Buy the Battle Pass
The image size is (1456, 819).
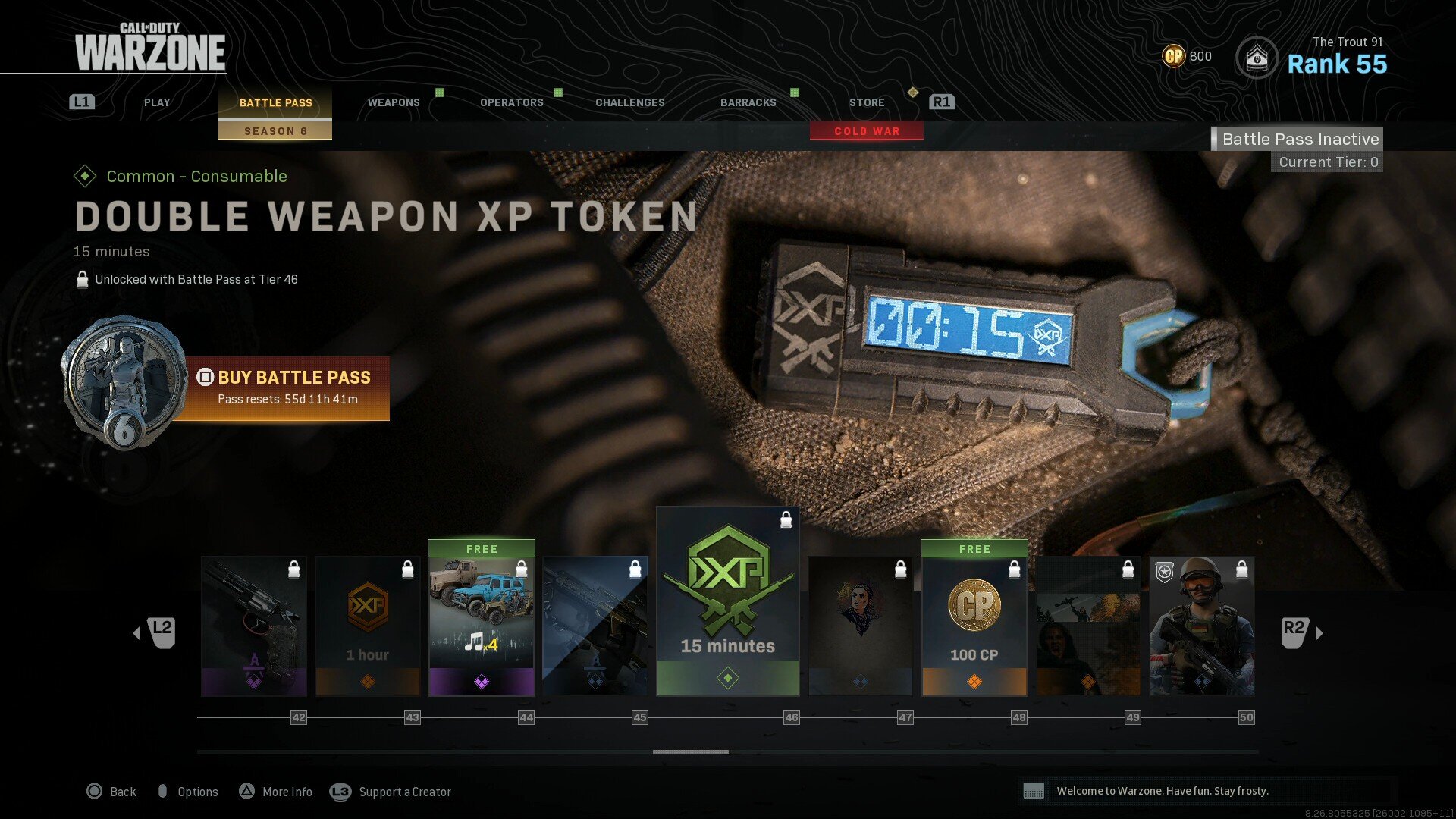point(287,388)
